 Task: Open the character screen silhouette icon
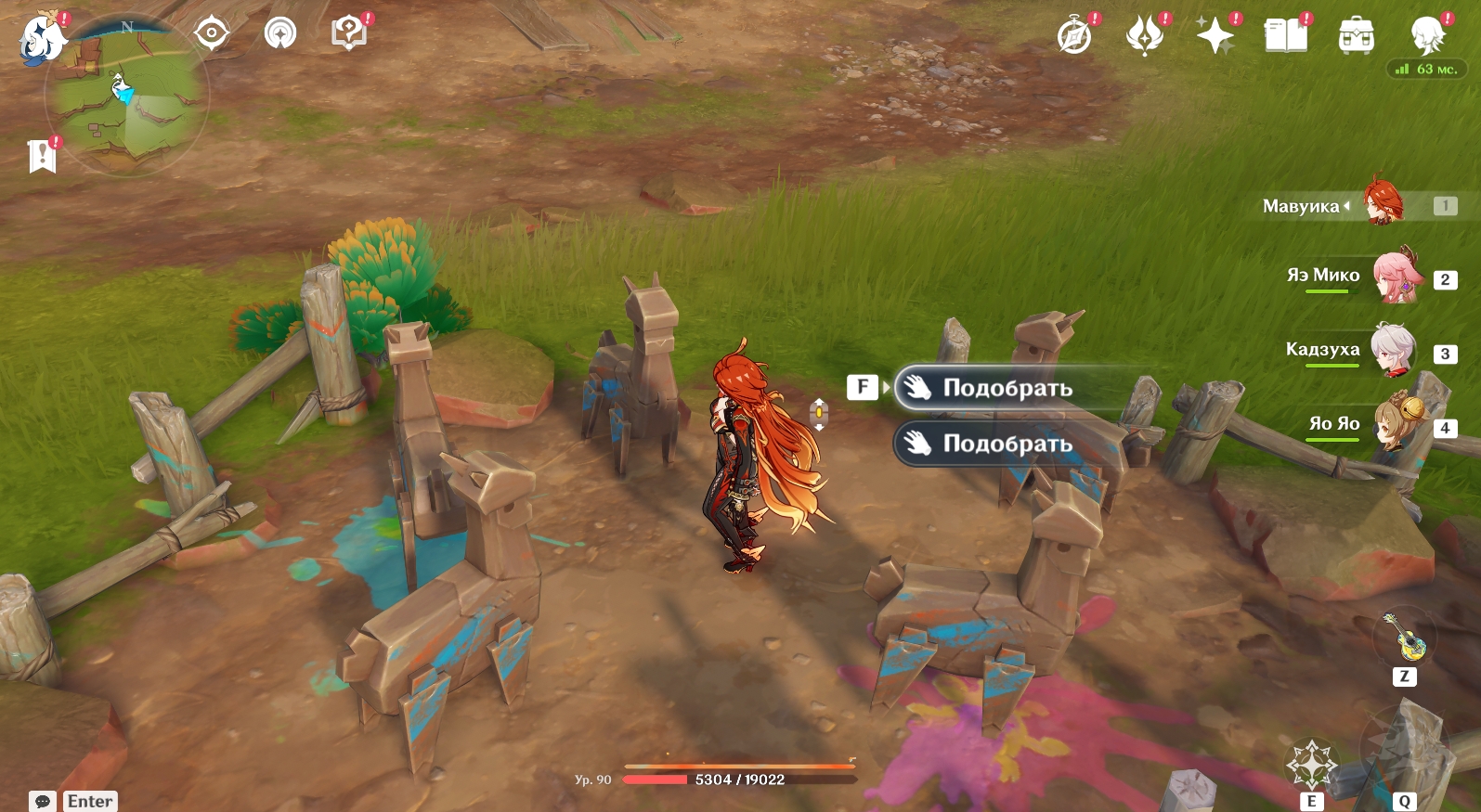(1427, 37)
